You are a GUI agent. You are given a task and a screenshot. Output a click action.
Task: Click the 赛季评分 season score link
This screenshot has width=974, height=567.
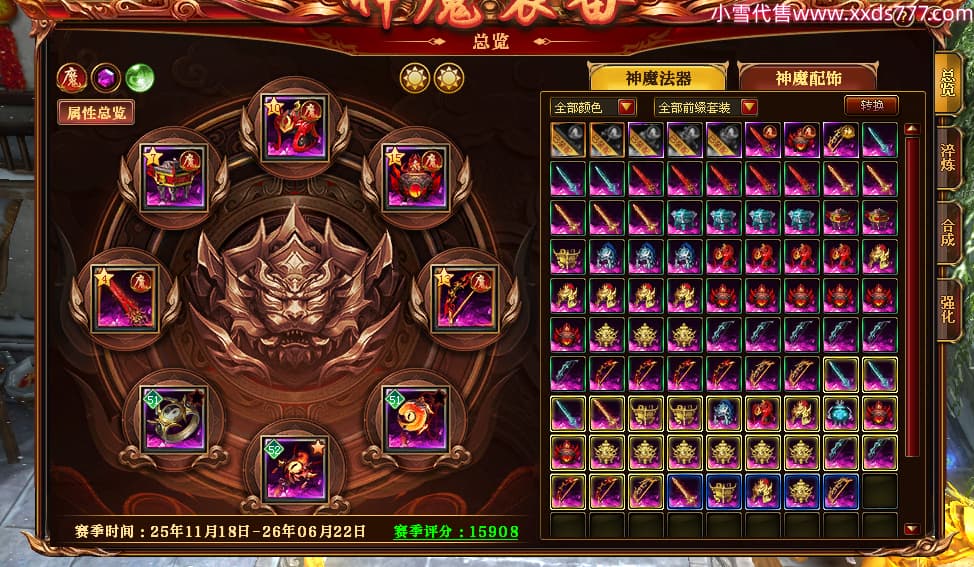(456, 532)
